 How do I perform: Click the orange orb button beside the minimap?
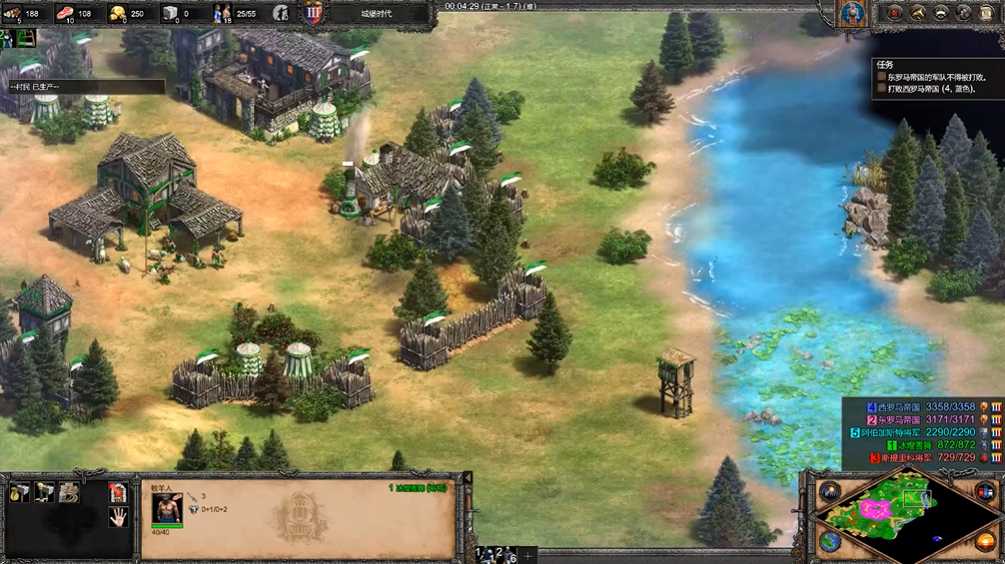[x=986, y=542]
